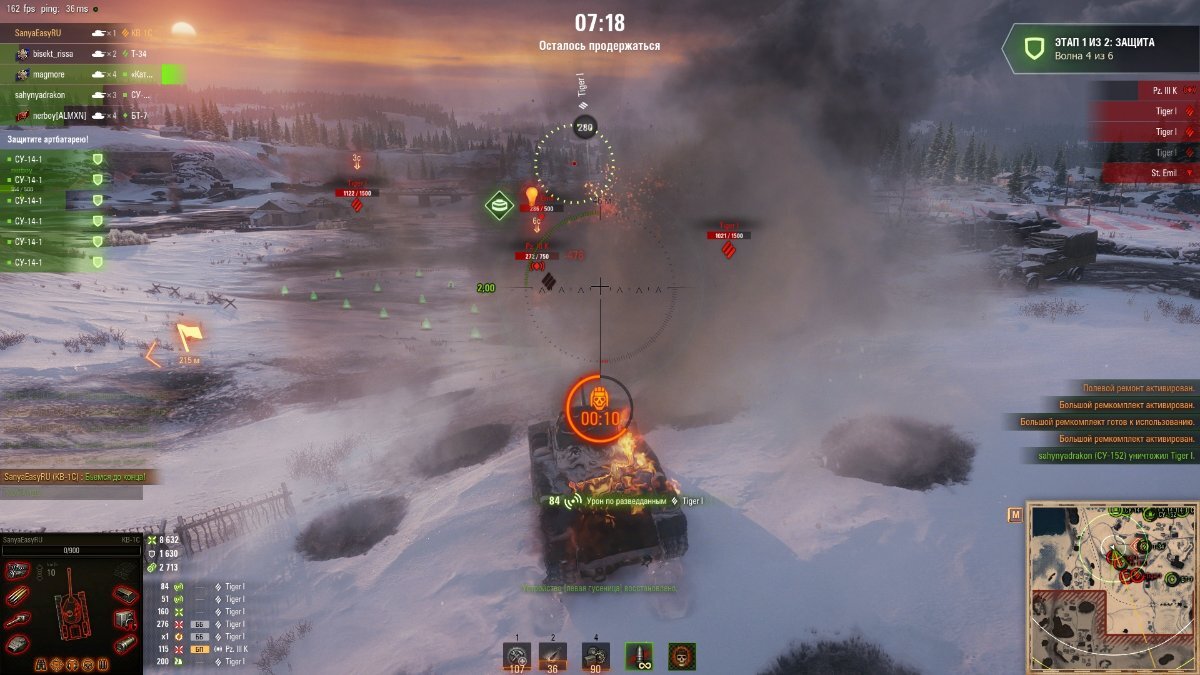Activate the airstrike ability in slot 2
The width and height of the screenshot is (1200, 675).
pyautogui.click(x=552, y=655)
